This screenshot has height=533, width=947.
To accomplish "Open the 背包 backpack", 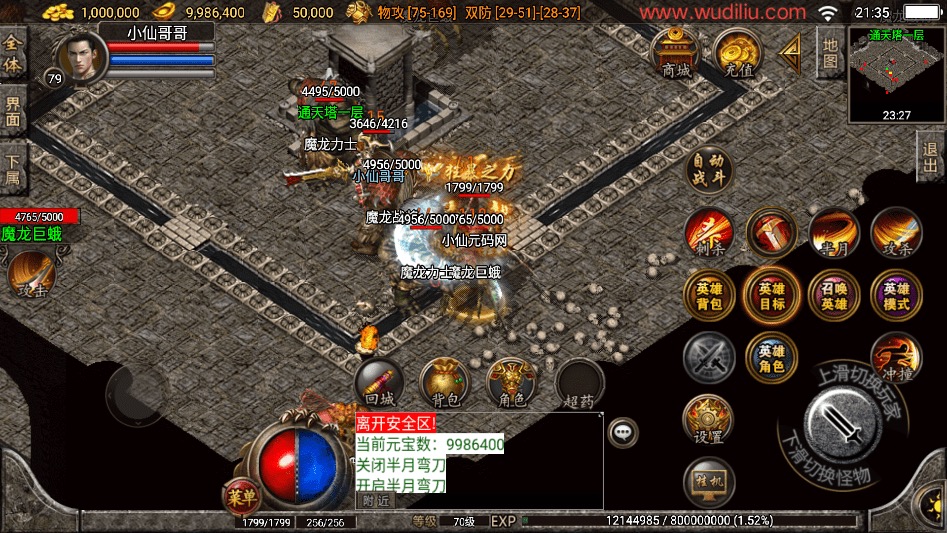I will click(x=445, y=383).
